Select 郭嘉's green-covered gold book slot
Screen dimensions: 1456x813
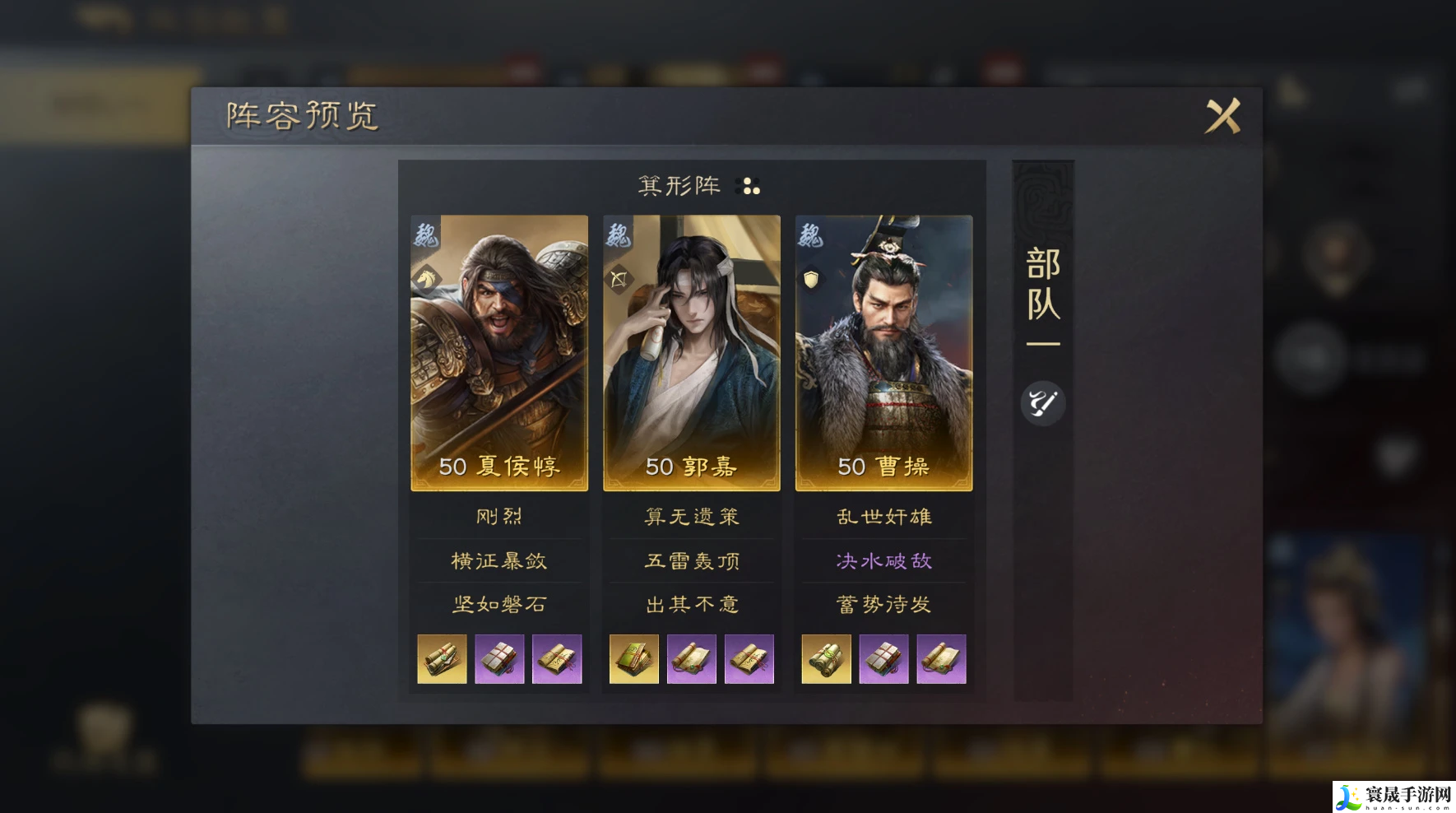634,659
